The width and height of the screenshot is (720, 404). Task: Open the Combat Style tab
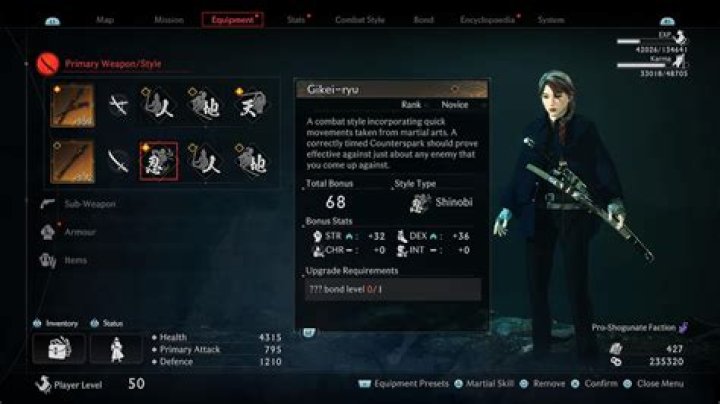pyautogui.click(x=360, y=19)
